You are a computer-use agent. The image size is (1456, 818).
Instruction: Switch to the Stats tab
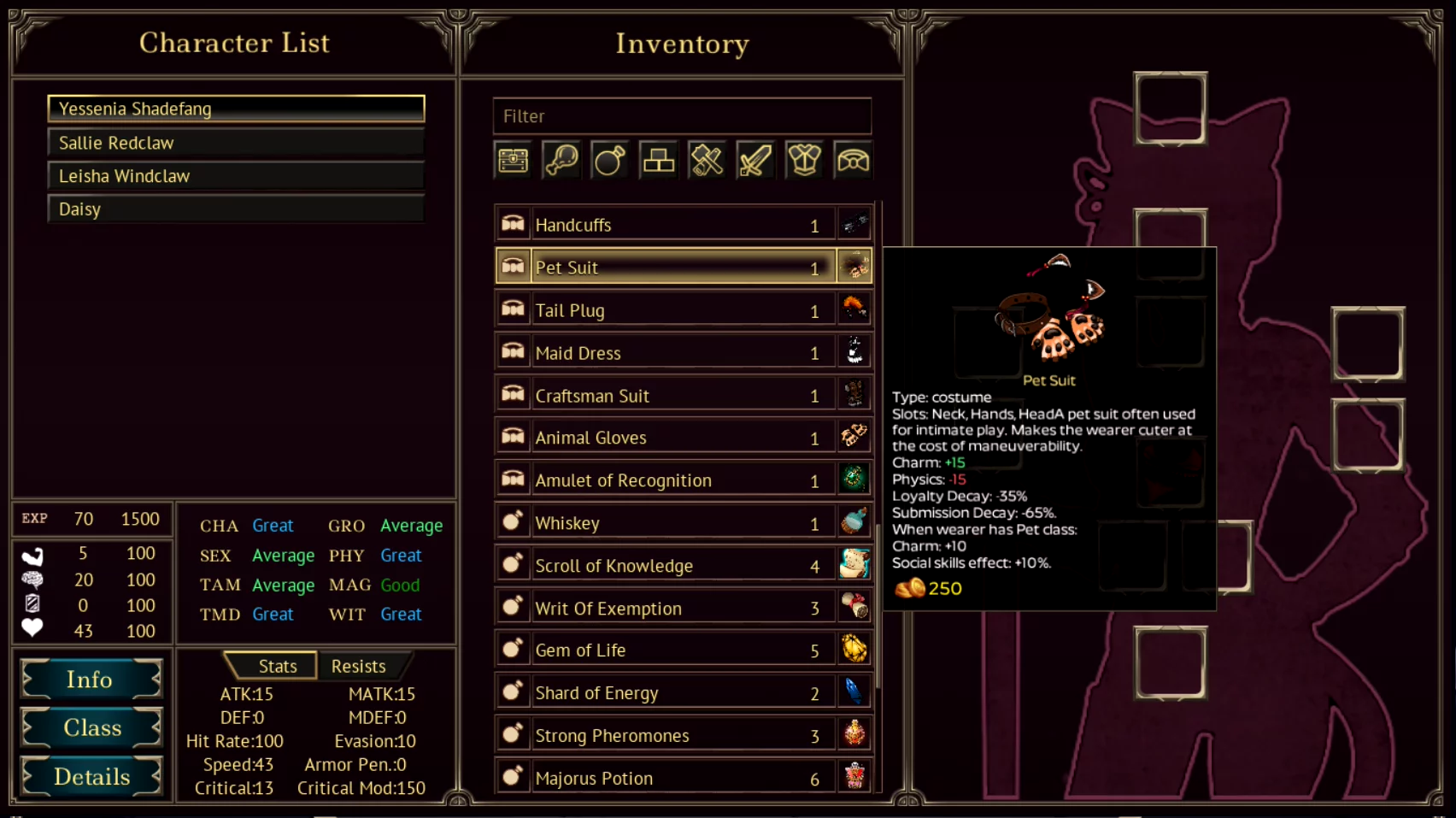click(278, 666)
